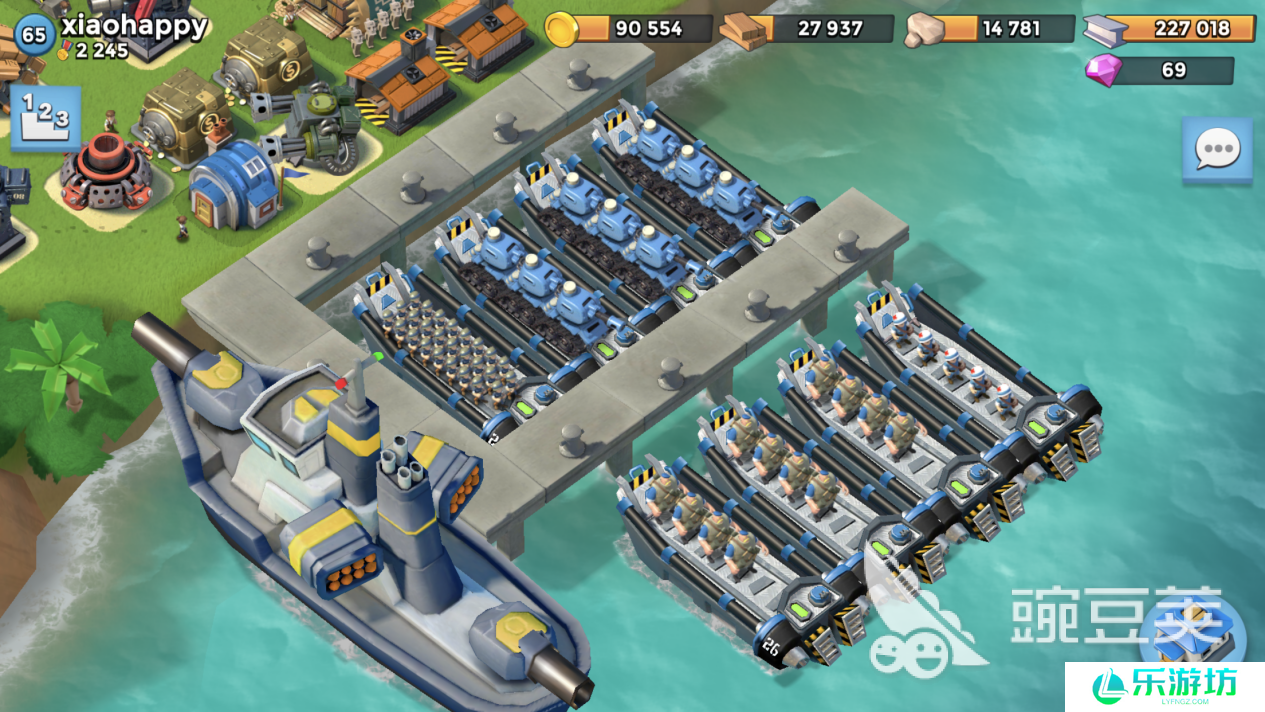Viewport: 1265px width, 712px height.
Task: Select the xiaohappy player name
Action: [x=134, y=24]
